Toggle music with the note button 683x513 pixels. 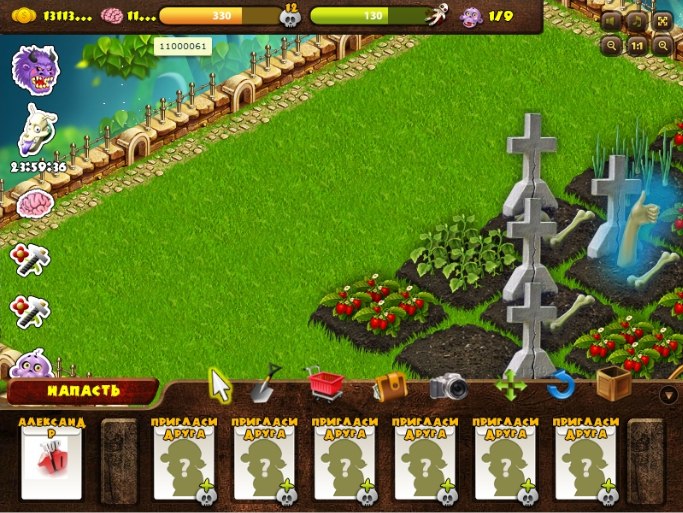[637, 21]
